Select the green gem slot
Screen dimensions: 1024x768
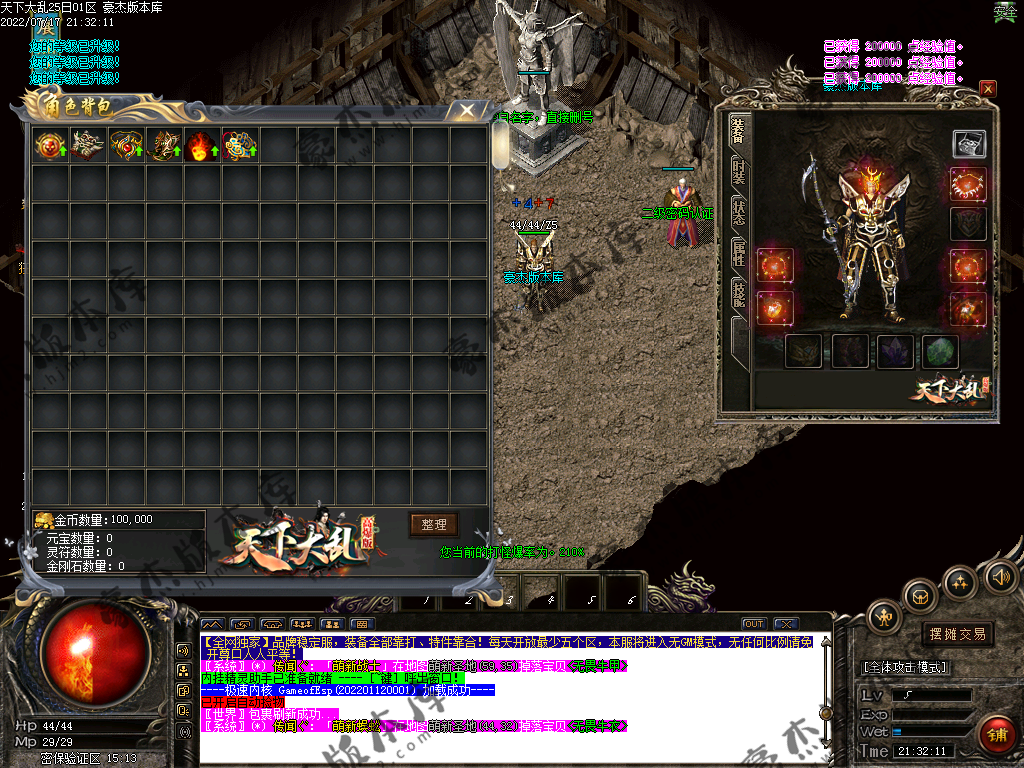[940, 351]
